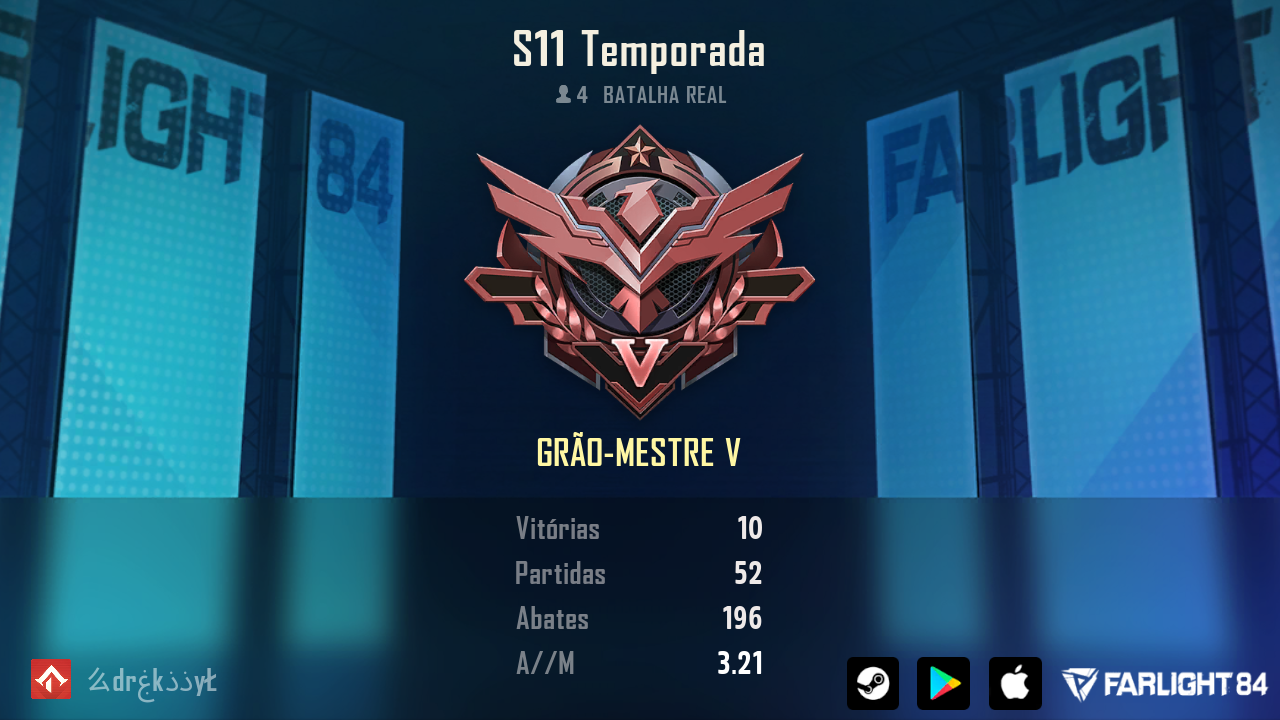This screenshot has height=720, width=1280.
Task: Select the Grão-Mestre V rank emblem
Action: point(640,270)
